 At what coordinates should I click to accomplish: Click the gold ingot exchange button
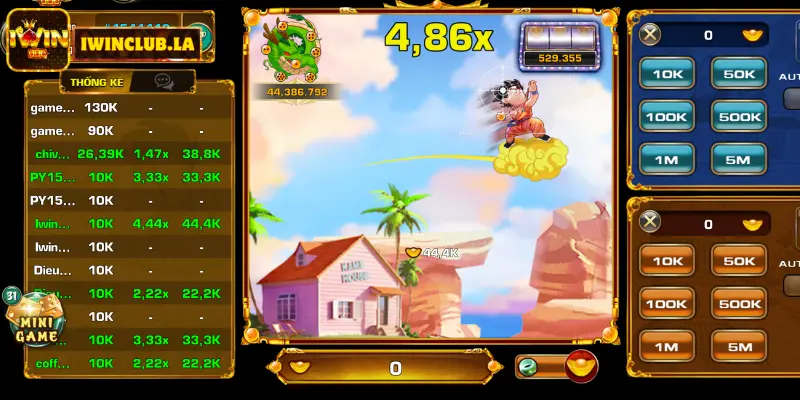click(x=580, y=366)
